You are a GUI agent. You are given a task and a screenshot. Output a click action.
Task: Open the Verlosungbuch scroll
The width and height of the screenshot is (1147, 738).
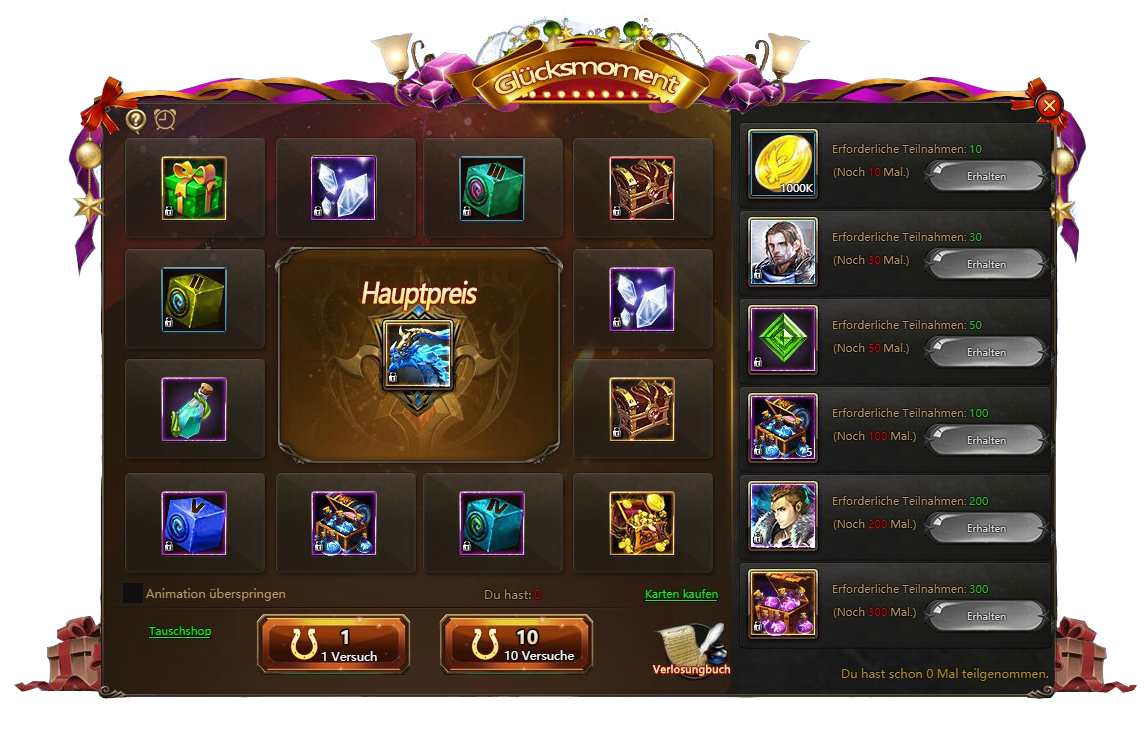(x=690, y=648)
